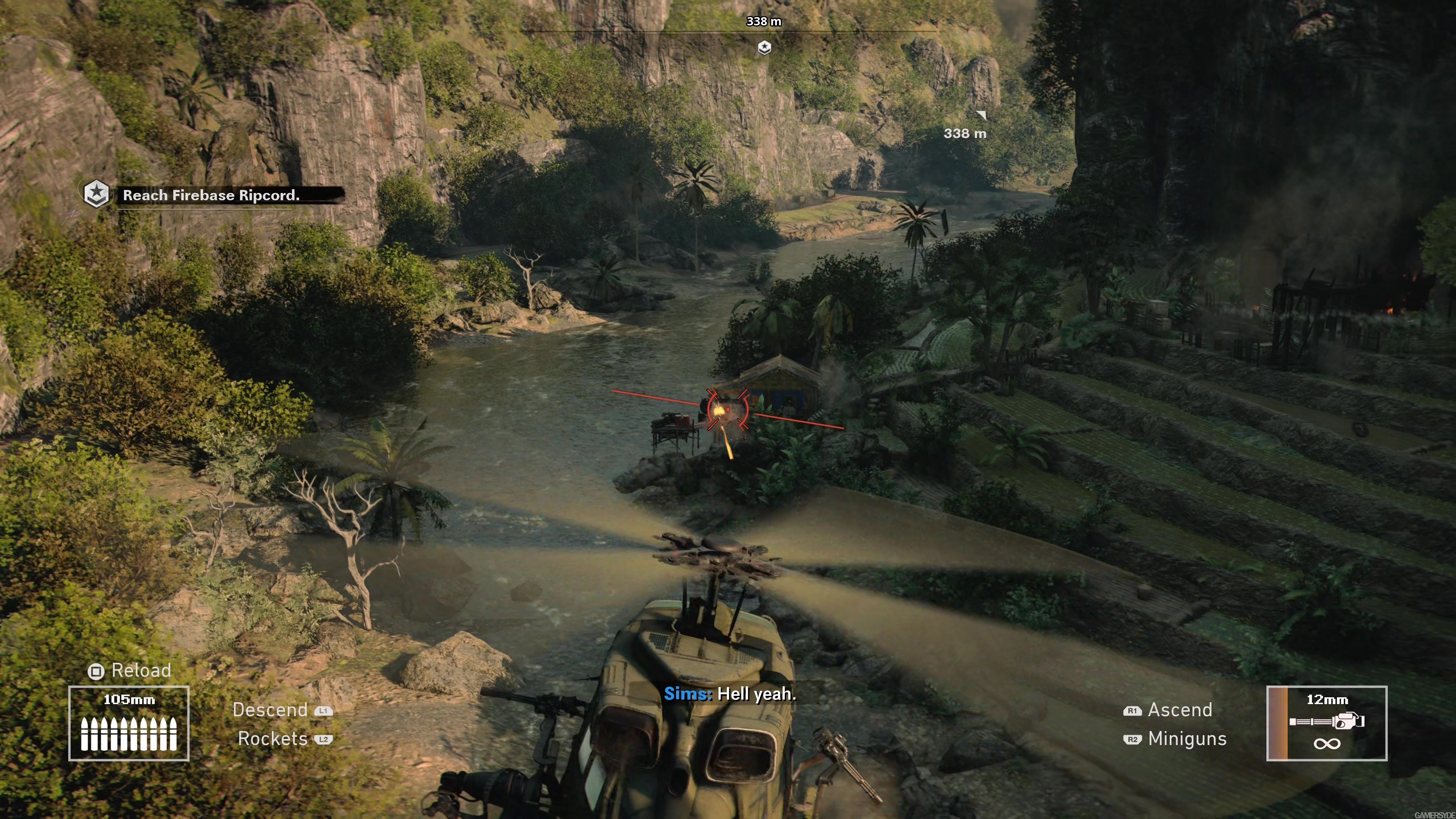Select the 12mm minigun weapon panel
Image resolution: width=1456 pixels, height=819 pixels.
[x=1327, y=723]
